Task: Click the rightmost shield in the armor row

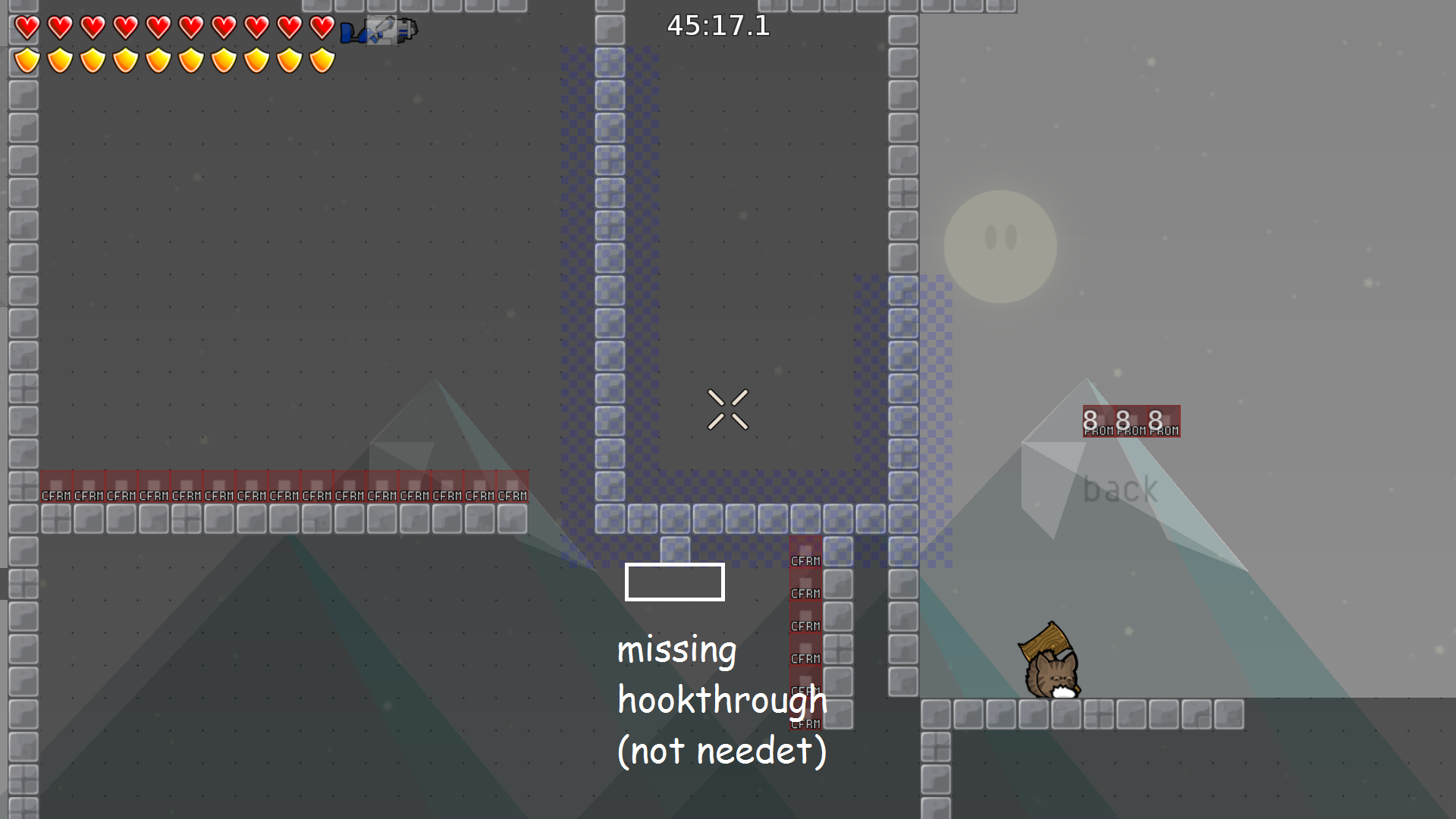Action: (321, 60)
